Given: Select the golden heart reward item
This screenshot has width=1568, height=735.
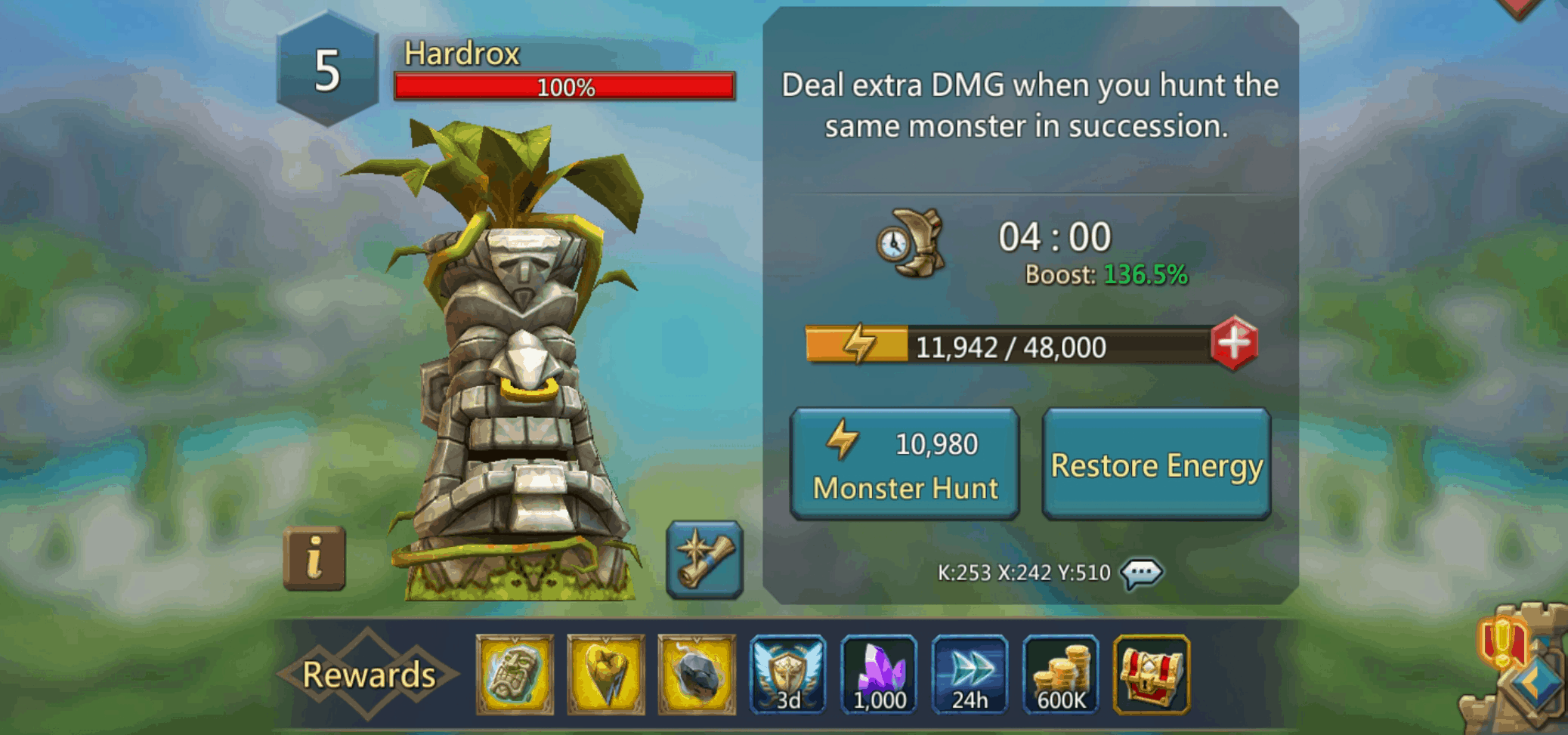Looking at the screenshot, I should [605, 673].
